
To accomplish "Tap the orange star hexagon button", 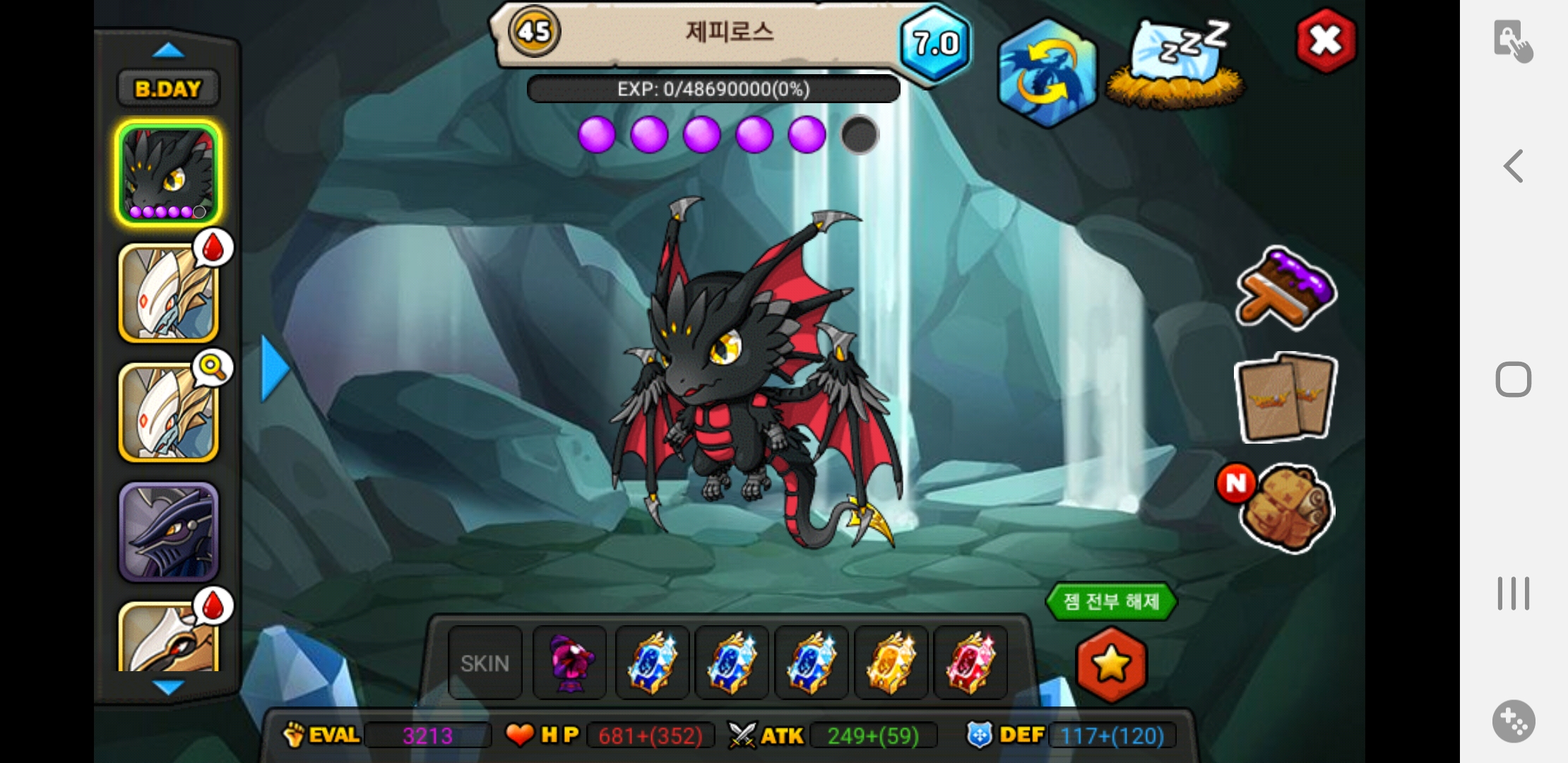I will click(x=1111, y=664).
